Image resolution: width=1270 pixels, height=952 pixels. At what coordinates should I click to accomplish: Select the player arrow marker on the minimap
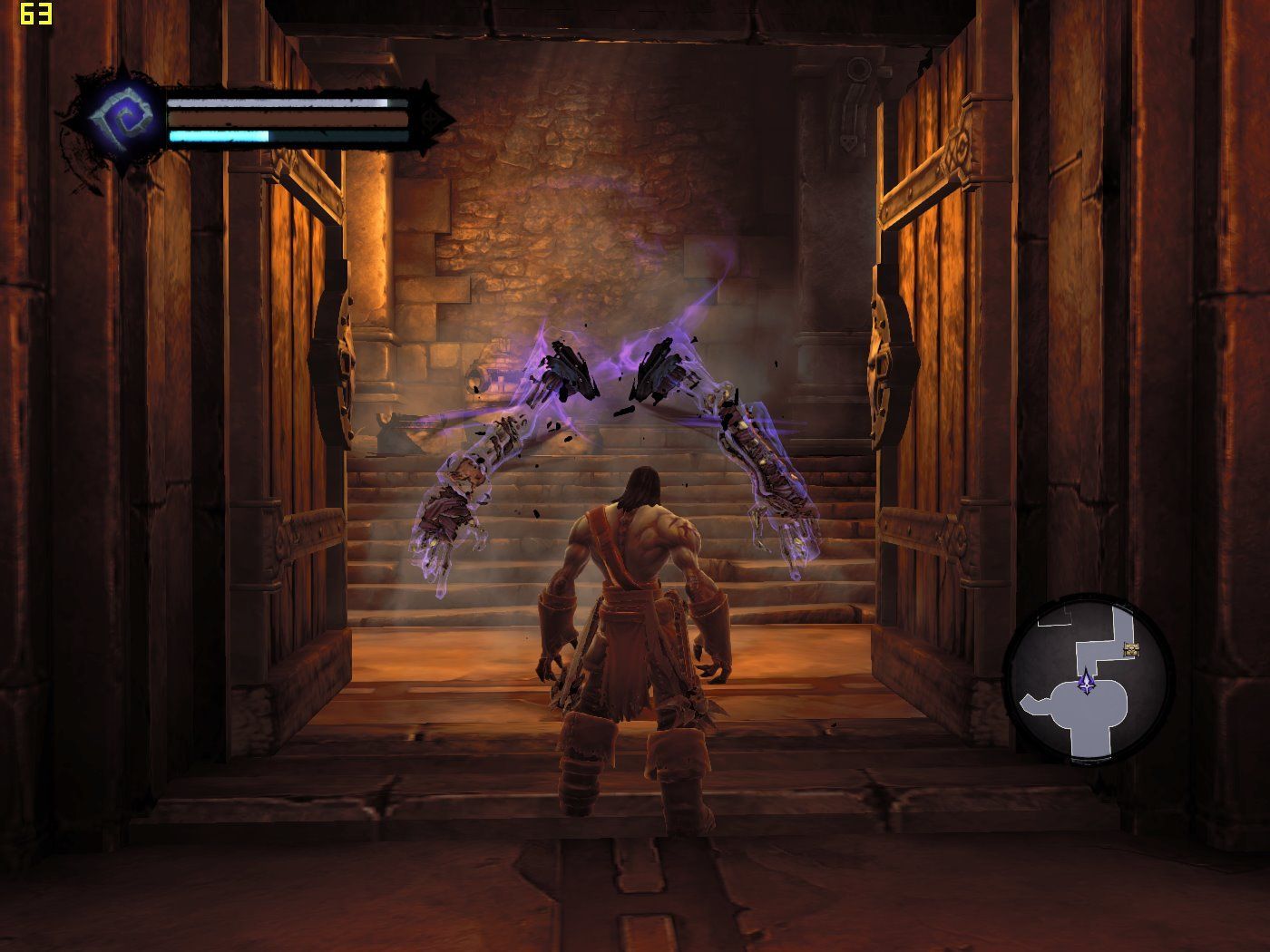coord(1086,684)
